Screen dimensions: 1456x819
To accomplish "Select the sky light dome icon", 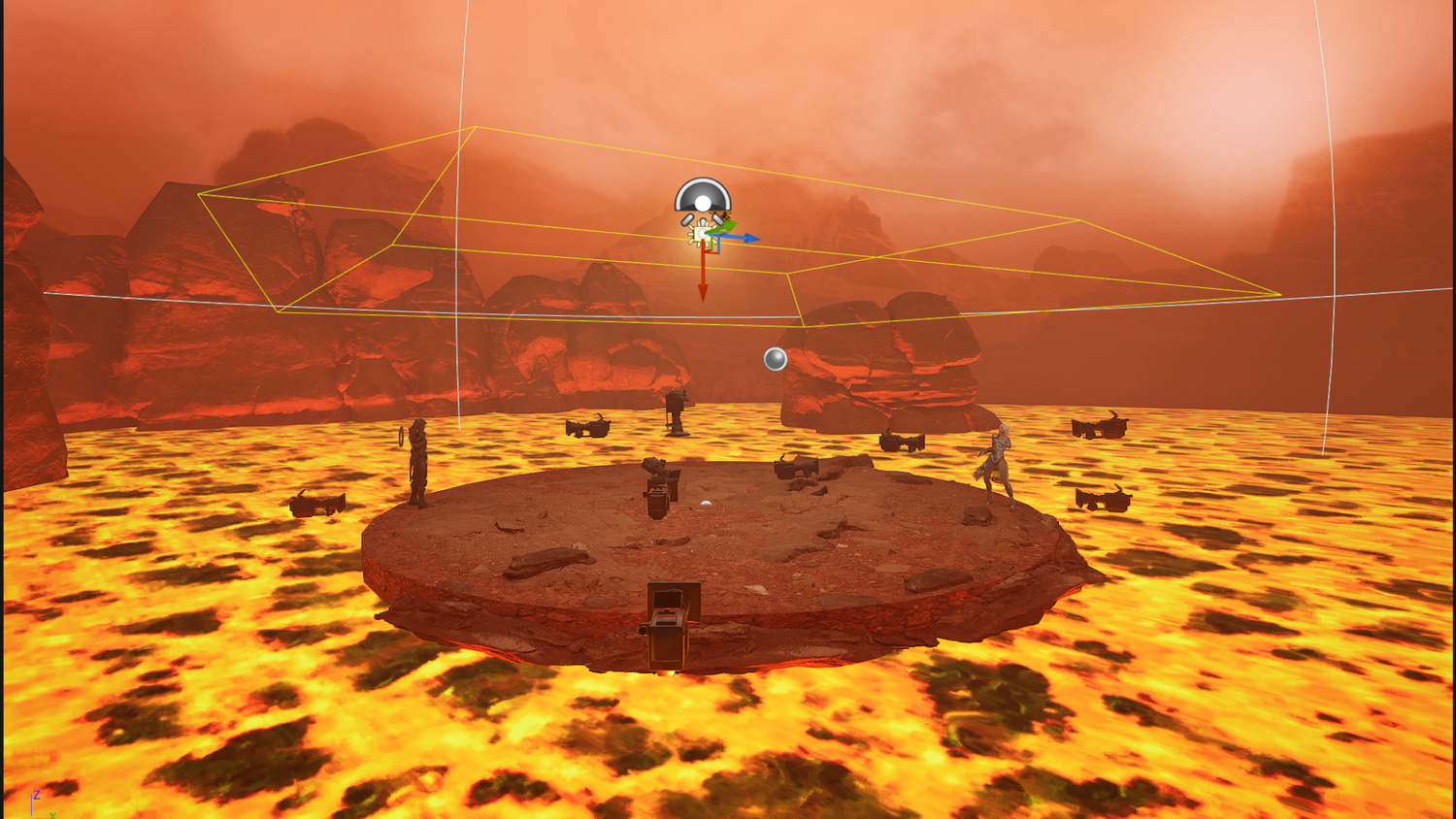I will [702, 196].
